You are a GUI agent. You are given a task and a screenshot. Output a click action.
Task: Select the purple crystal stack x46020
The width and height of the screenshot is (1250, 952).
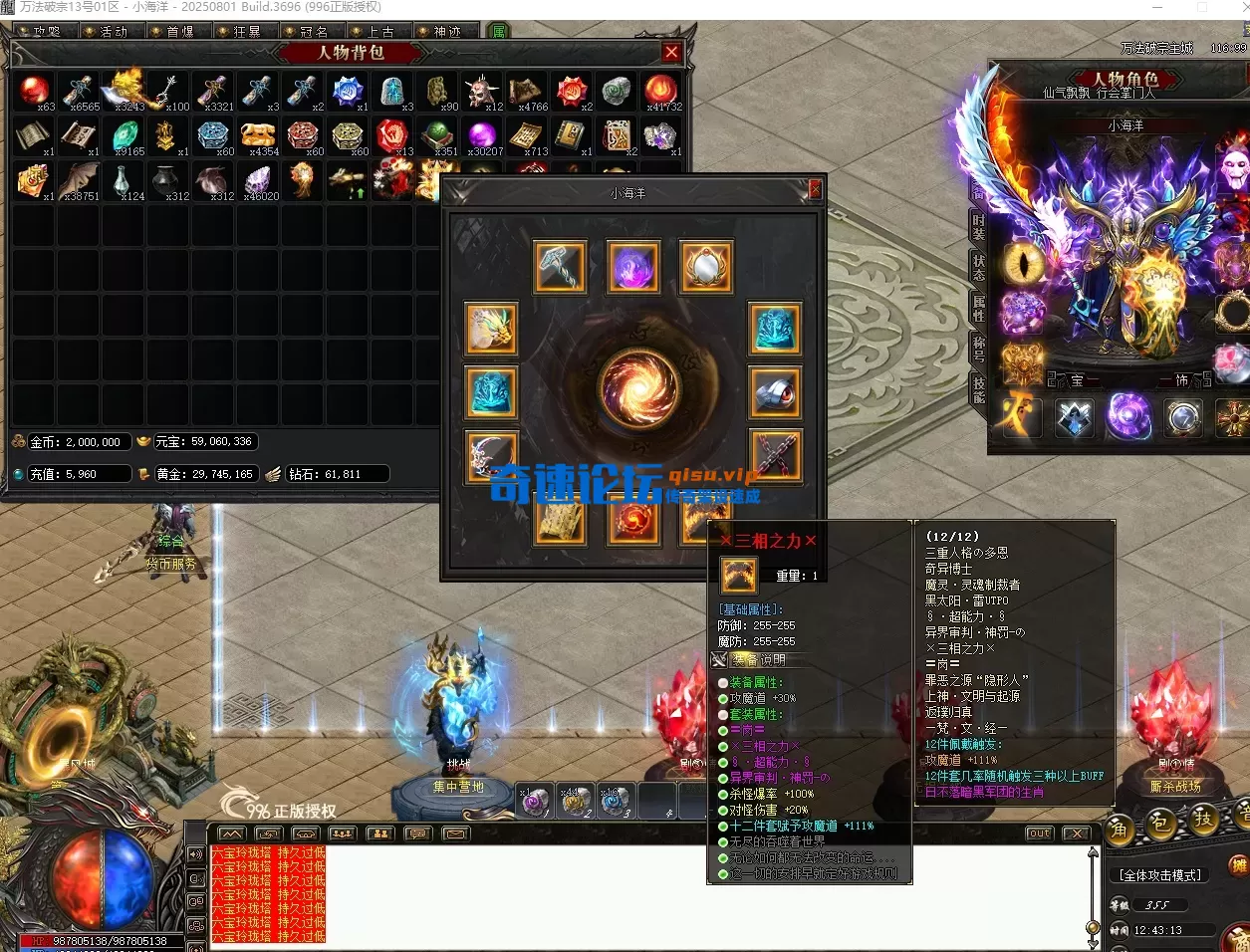(259, 180)
